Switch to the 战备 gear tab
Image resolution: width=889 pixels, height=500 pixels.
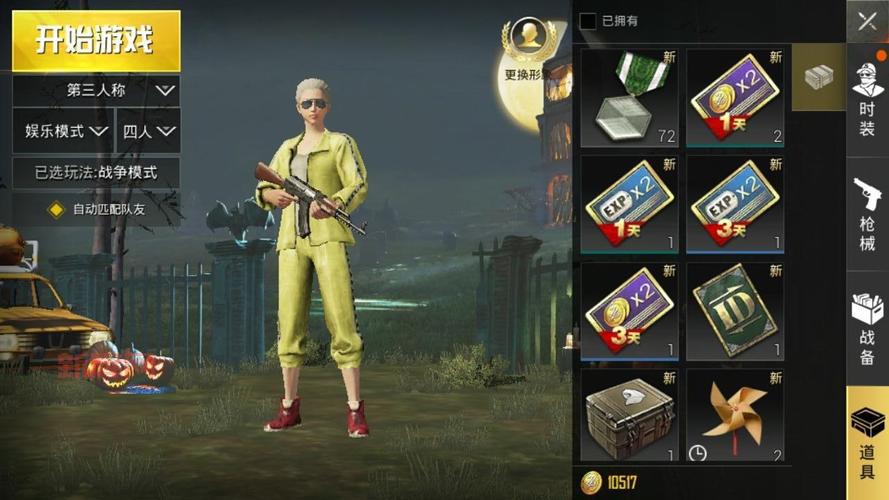point(867,322)
